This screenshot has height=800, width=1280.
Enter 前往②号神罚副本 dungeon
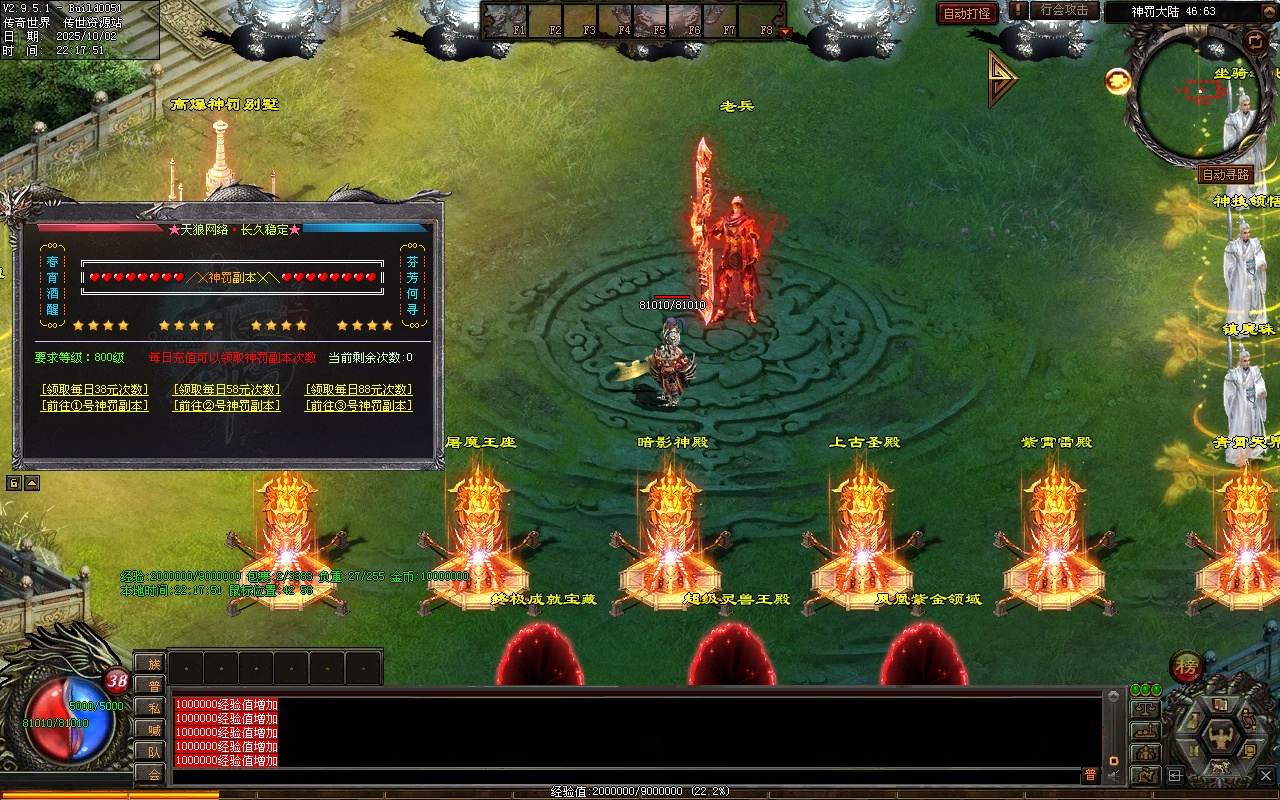pos(227,406)
